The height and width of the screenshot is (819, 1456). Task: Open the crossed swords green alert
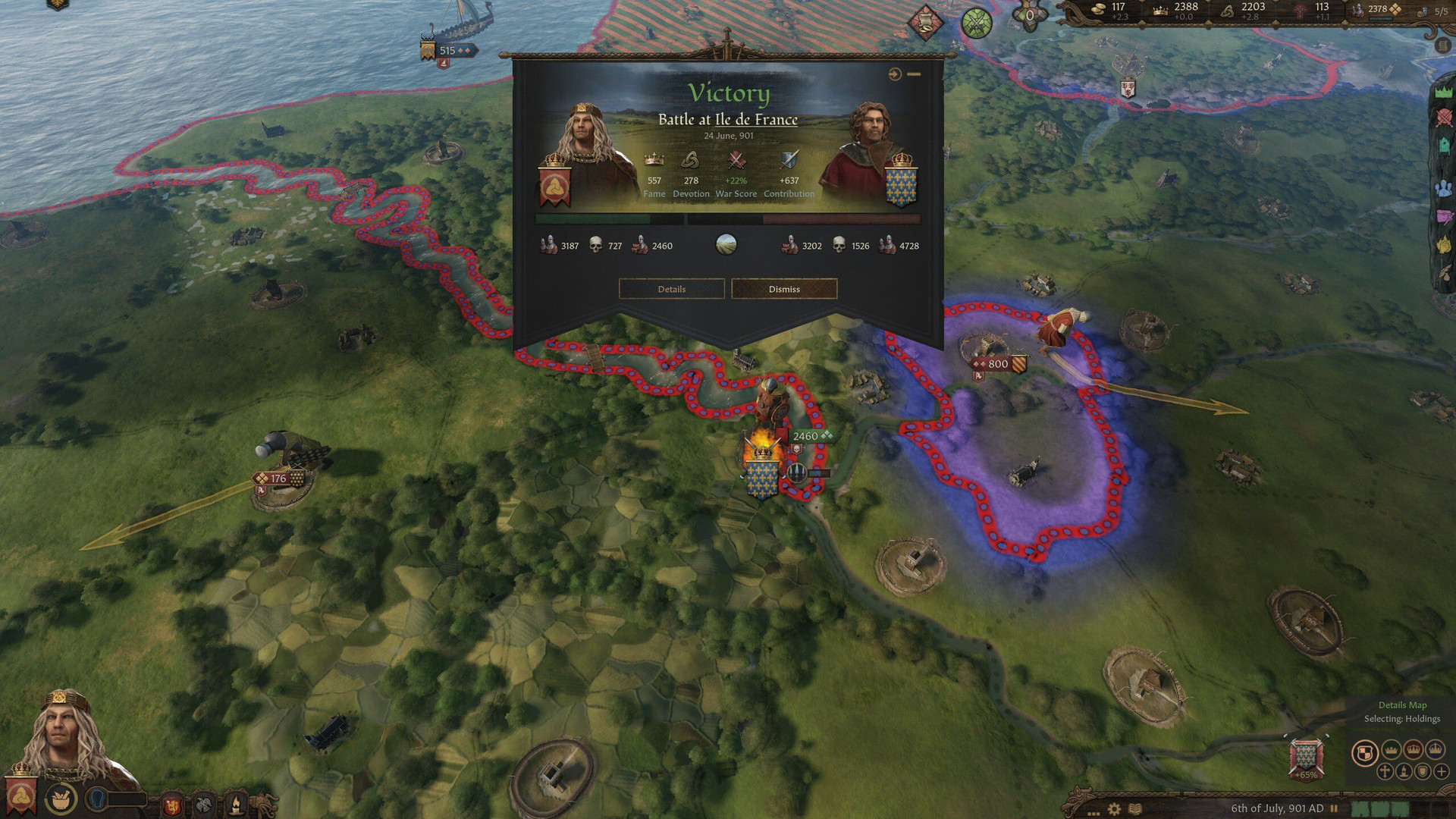(x=976, y=24)
